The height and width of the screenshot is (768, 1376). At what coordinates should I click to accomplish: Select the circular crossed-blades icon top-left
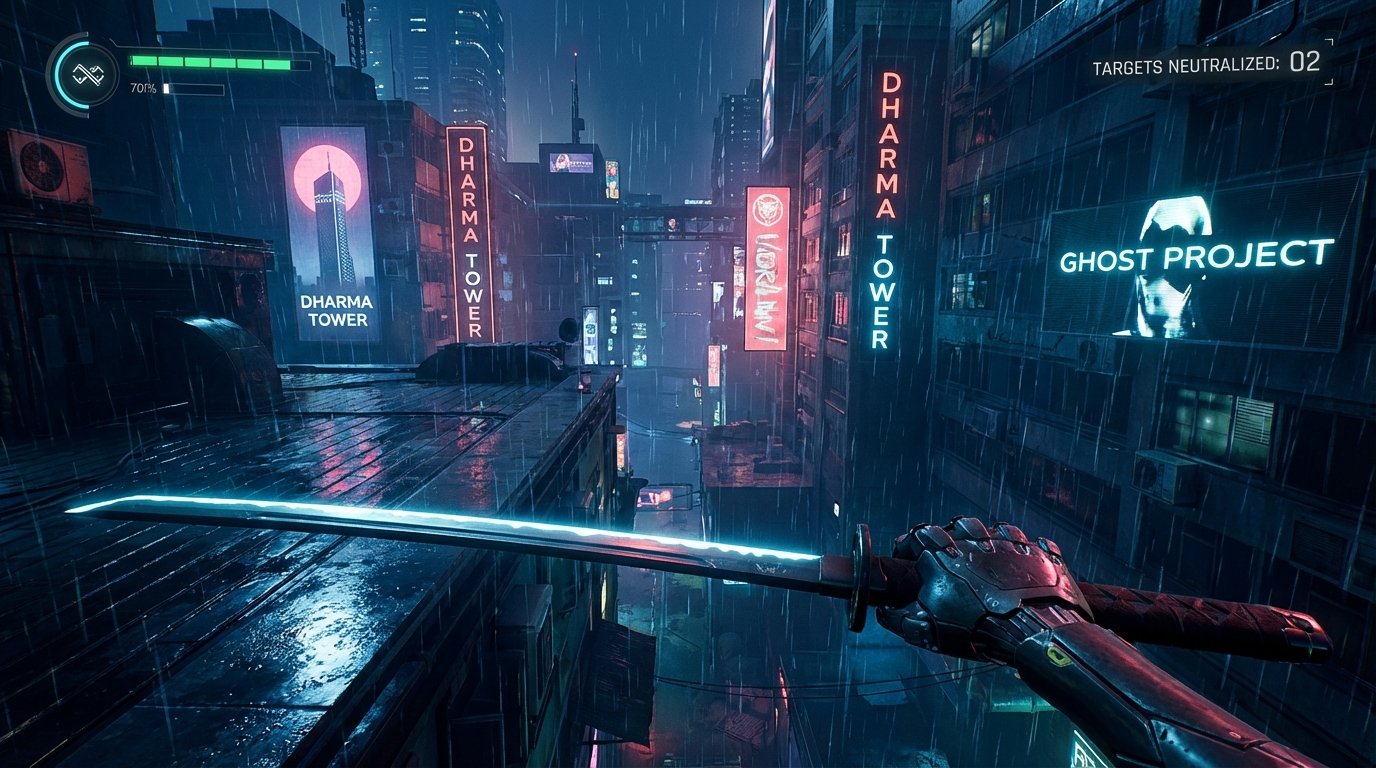pos(88,74)
